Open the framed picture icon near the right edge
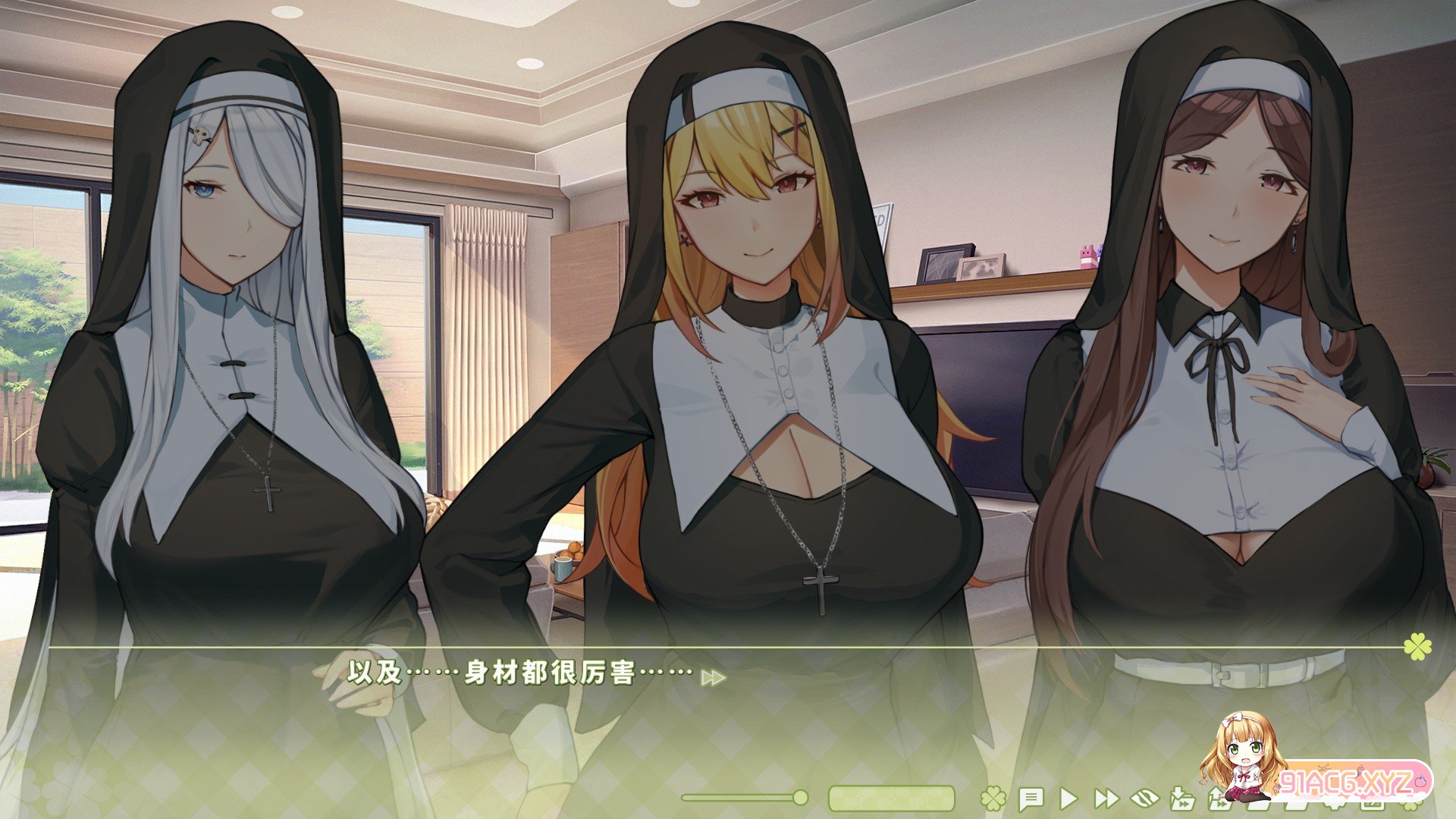This screenshot has height=819, width=1456. (1371, 804)
